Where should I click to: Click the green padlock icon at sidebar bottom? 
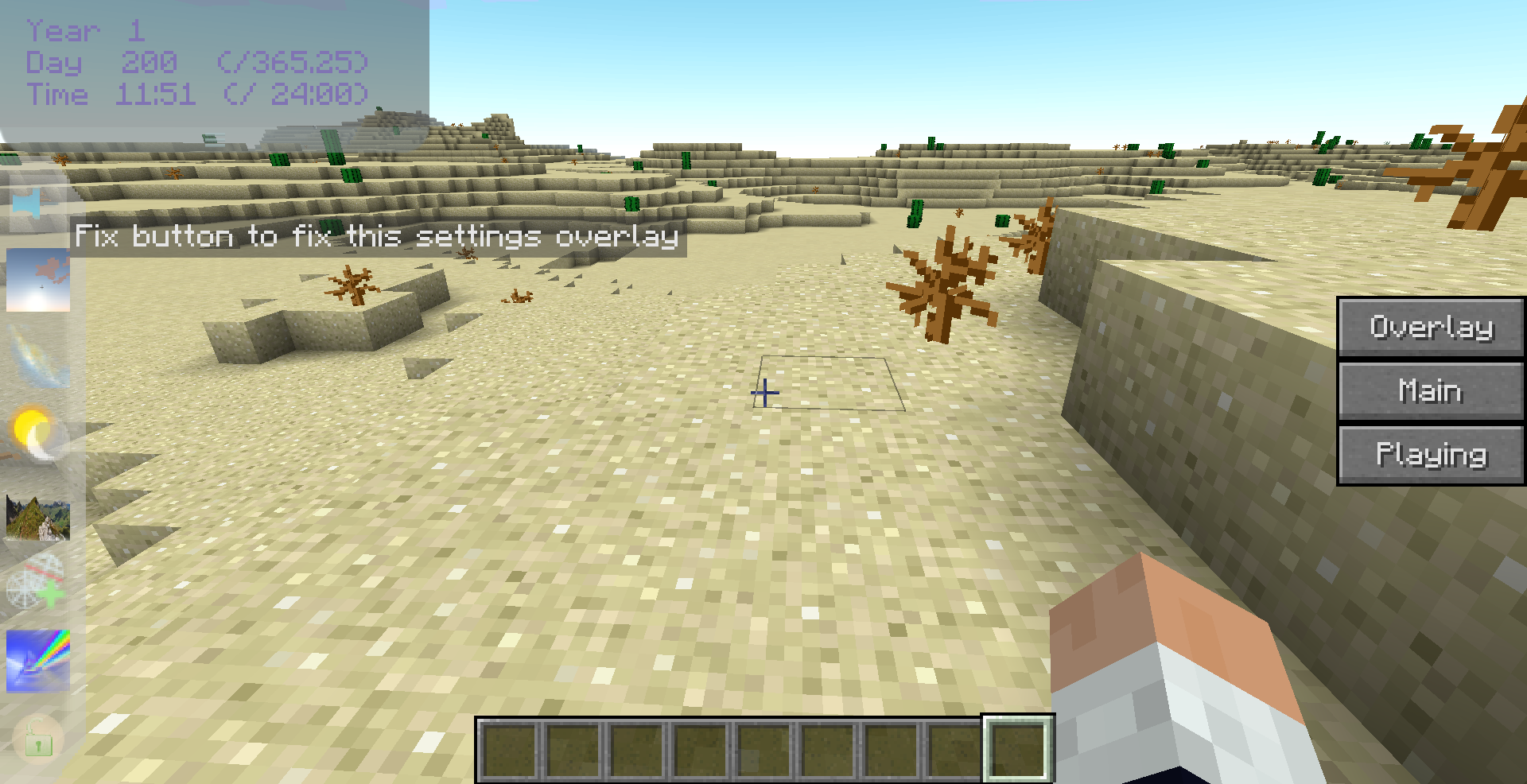37,739
